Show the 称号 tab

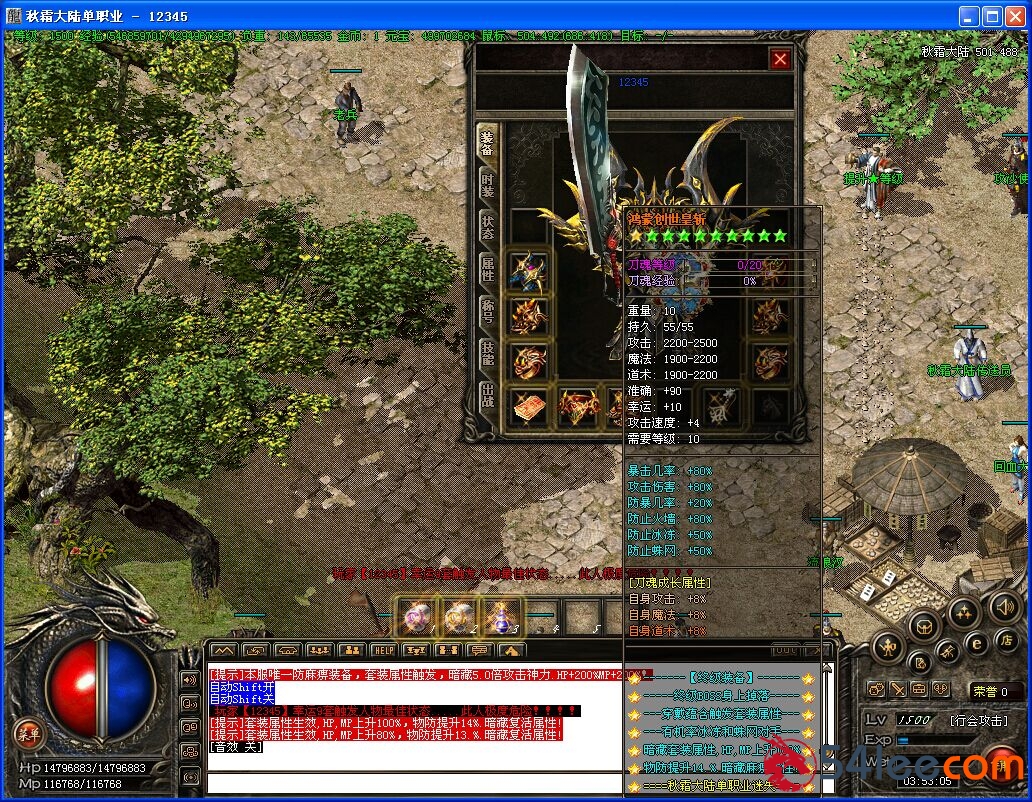click(487, 310)
